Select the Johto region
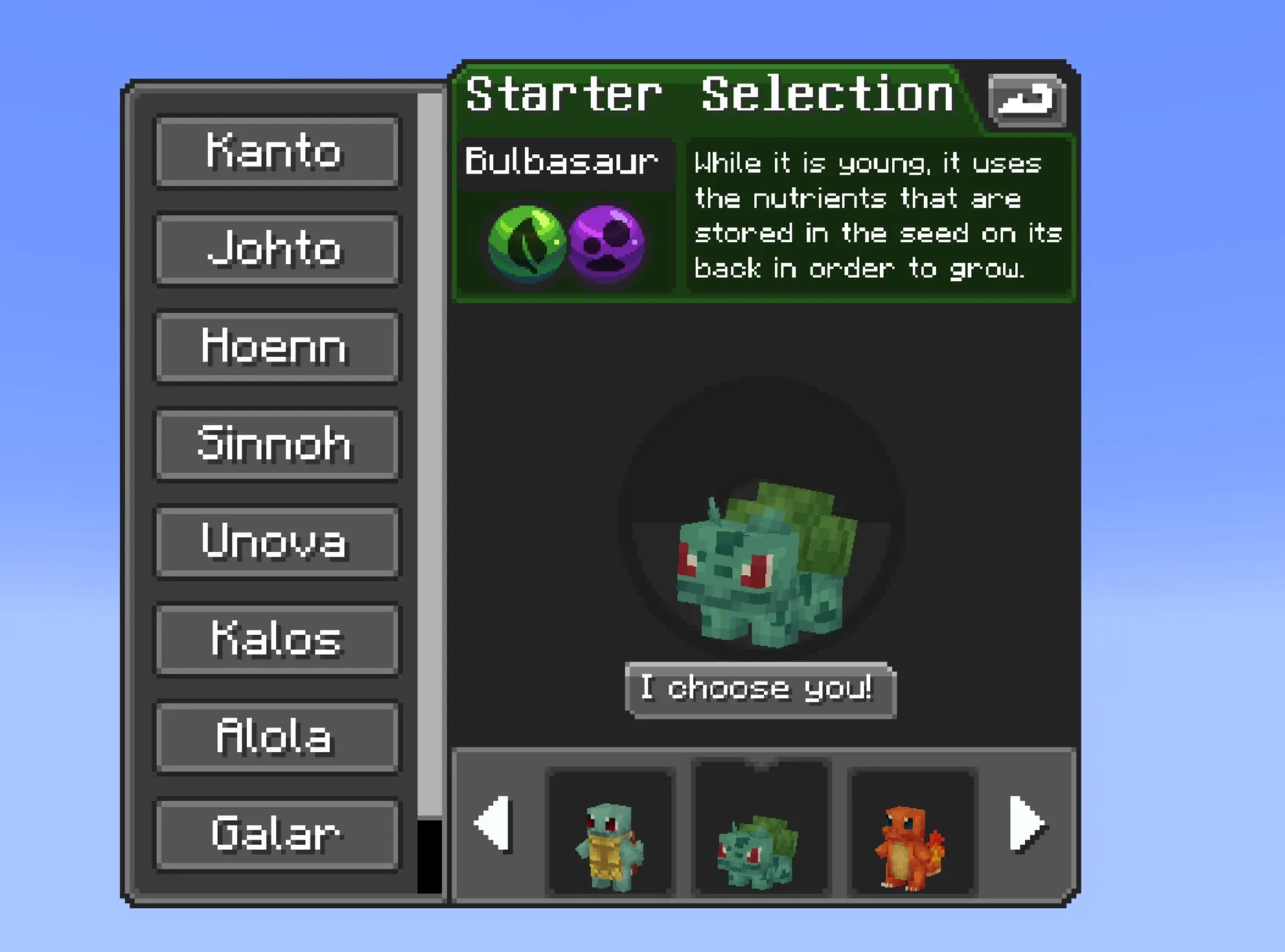The width and height of the screenshot is (1285, 952). pos(277,249)
